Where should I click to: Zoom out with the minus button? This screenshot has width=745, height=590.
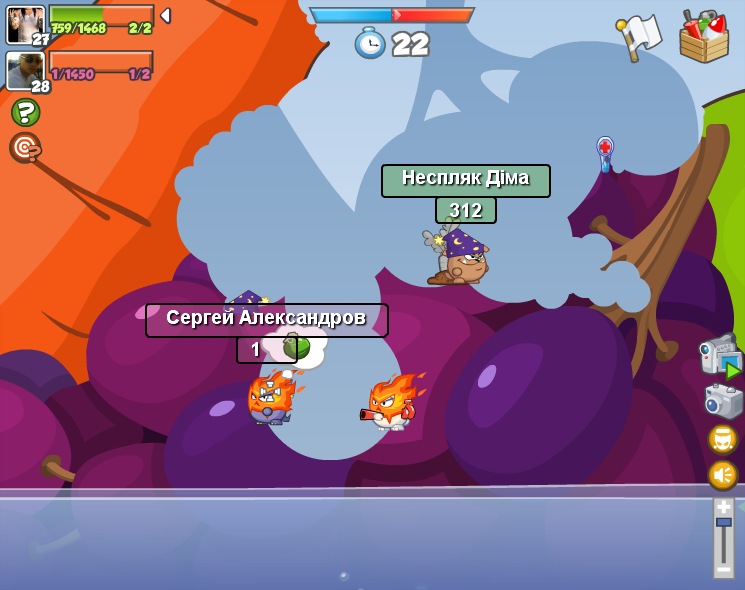pyautogui.click(x=723, y=569)
